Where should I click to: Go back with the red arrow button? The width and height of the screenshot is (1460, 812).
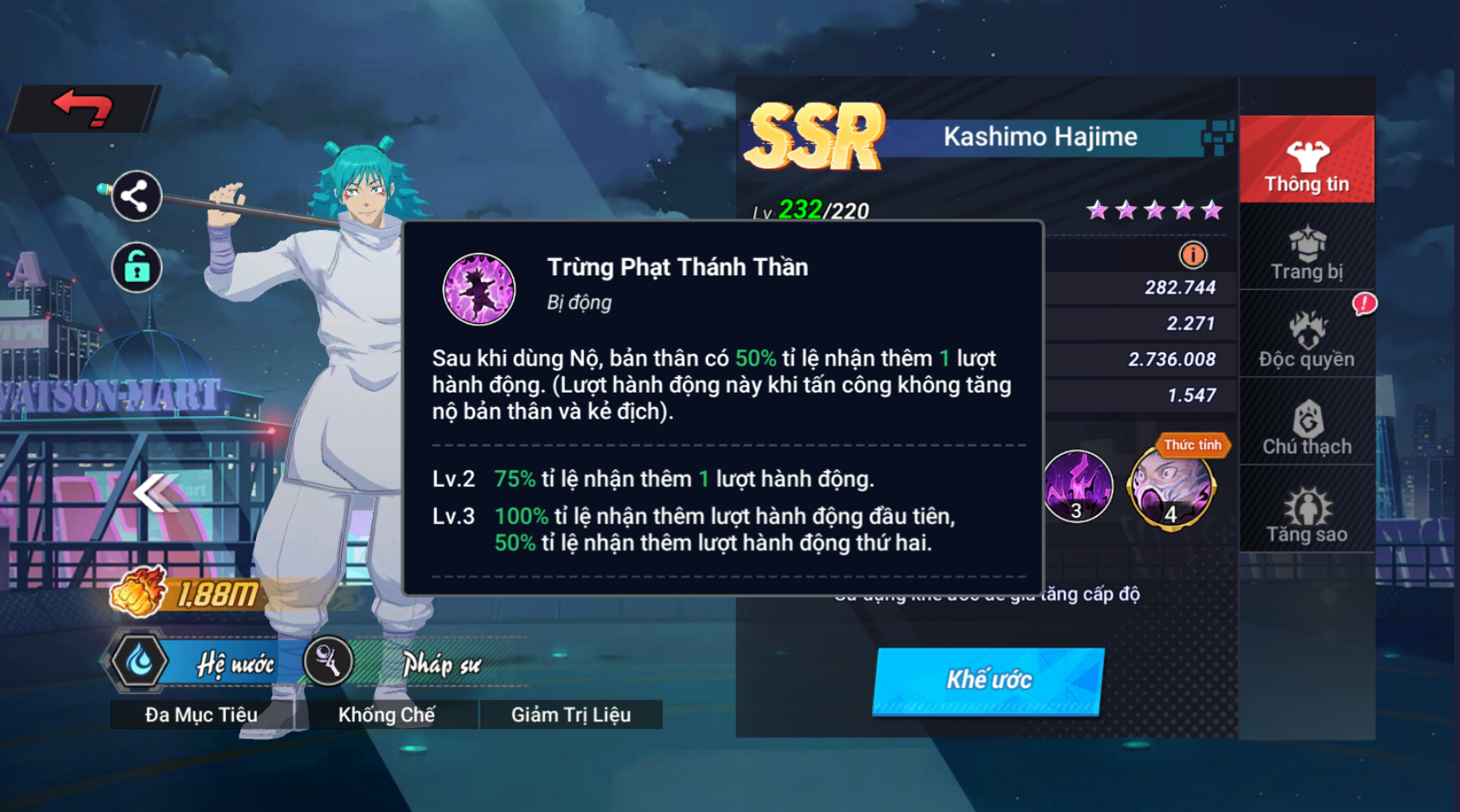click(x=83, y=108)
